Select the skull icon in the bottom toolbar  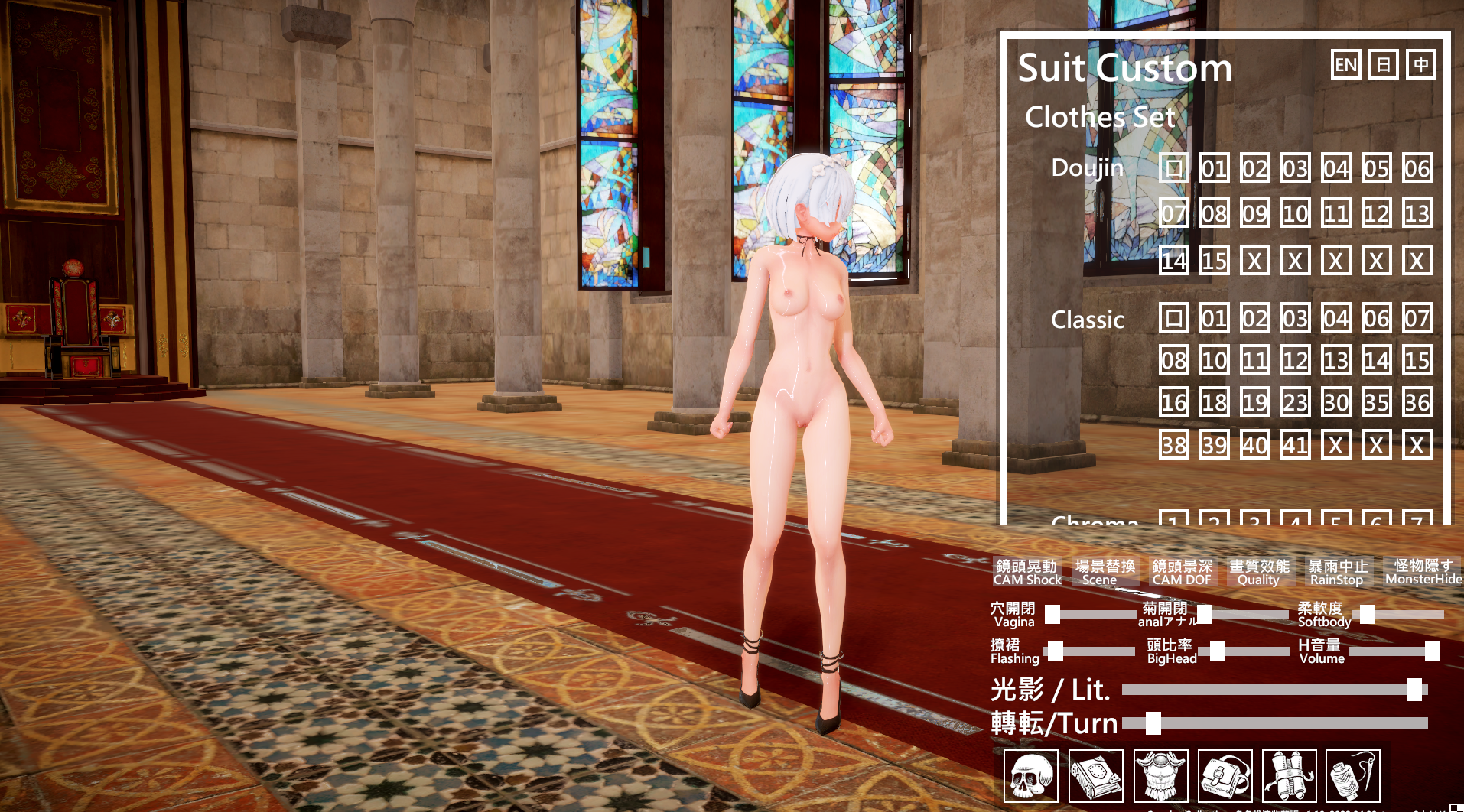tap(1030, 776)
